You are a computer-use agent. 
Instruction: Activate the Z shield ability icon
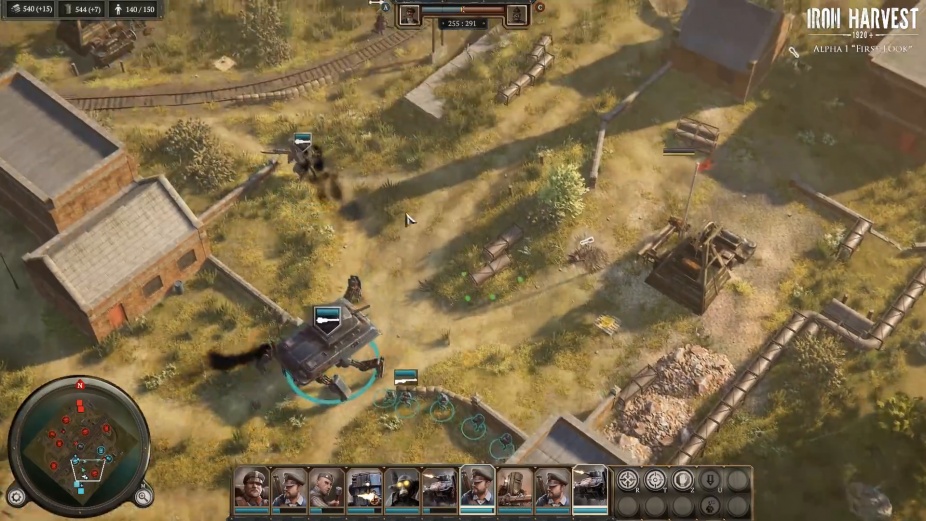[x=682, y=480]
